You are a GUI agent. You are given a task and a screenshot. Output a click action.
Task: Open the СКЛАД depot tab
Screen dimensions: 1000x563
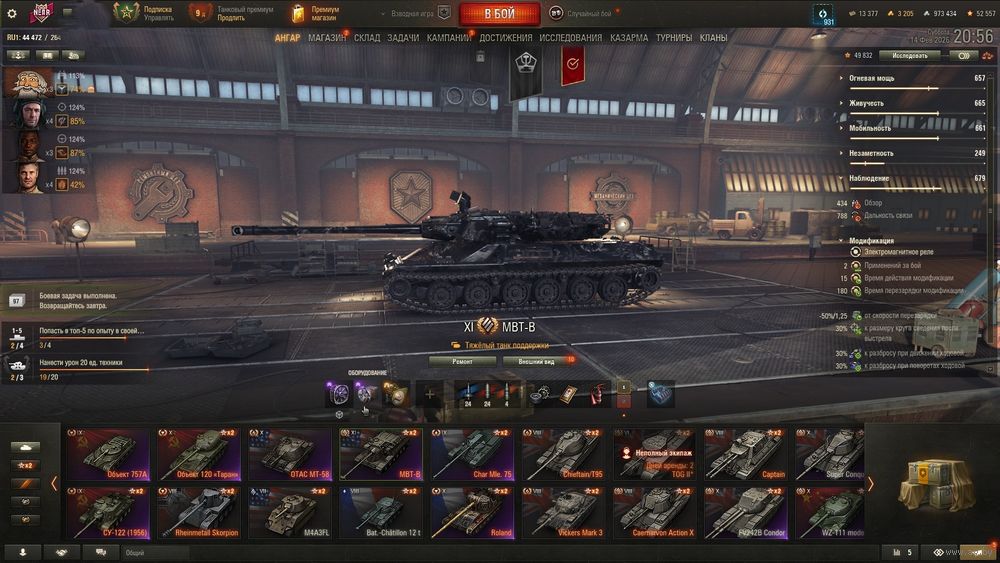367,38
